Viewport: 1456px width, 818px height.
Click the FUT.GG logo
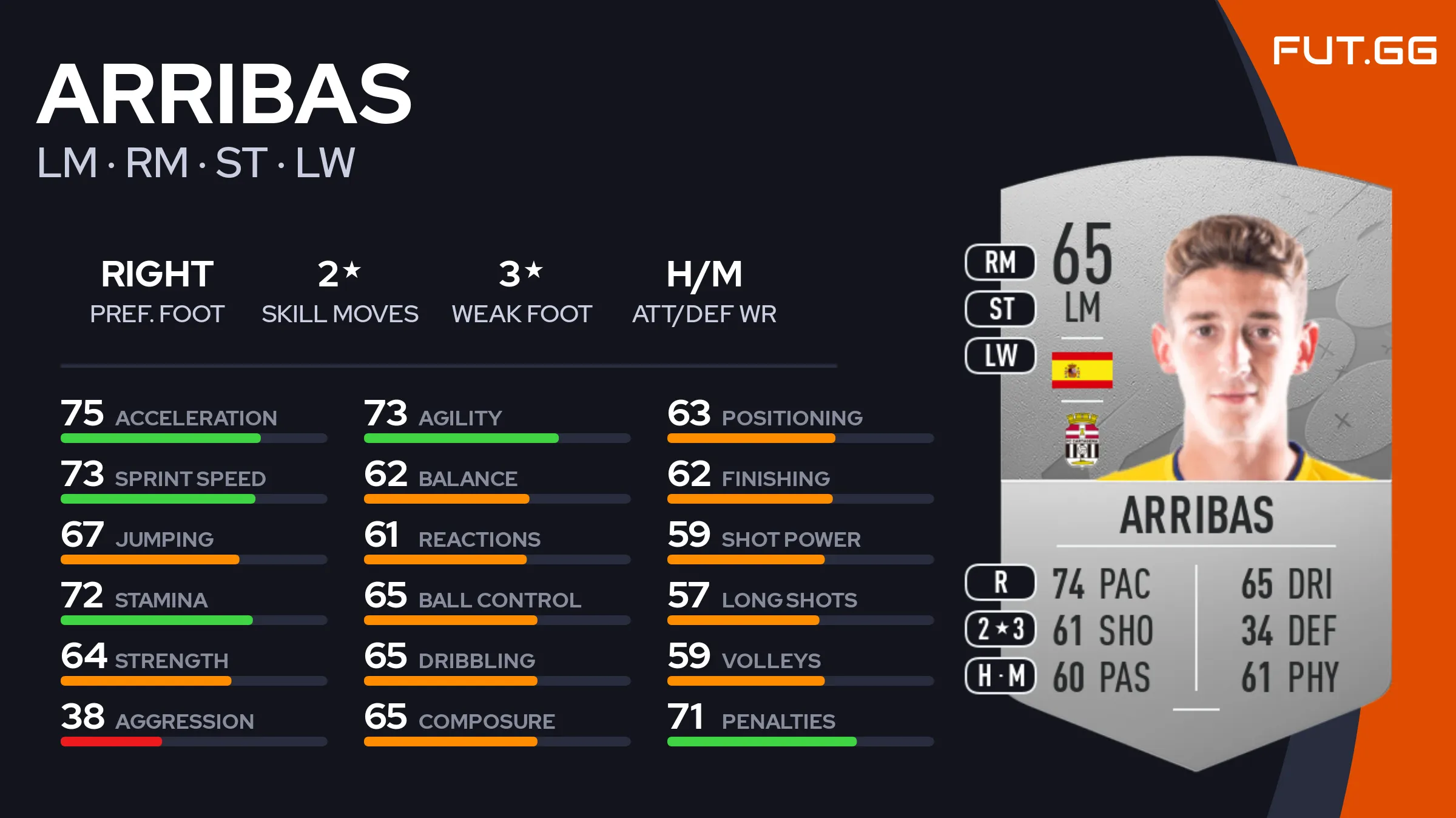1354,50
